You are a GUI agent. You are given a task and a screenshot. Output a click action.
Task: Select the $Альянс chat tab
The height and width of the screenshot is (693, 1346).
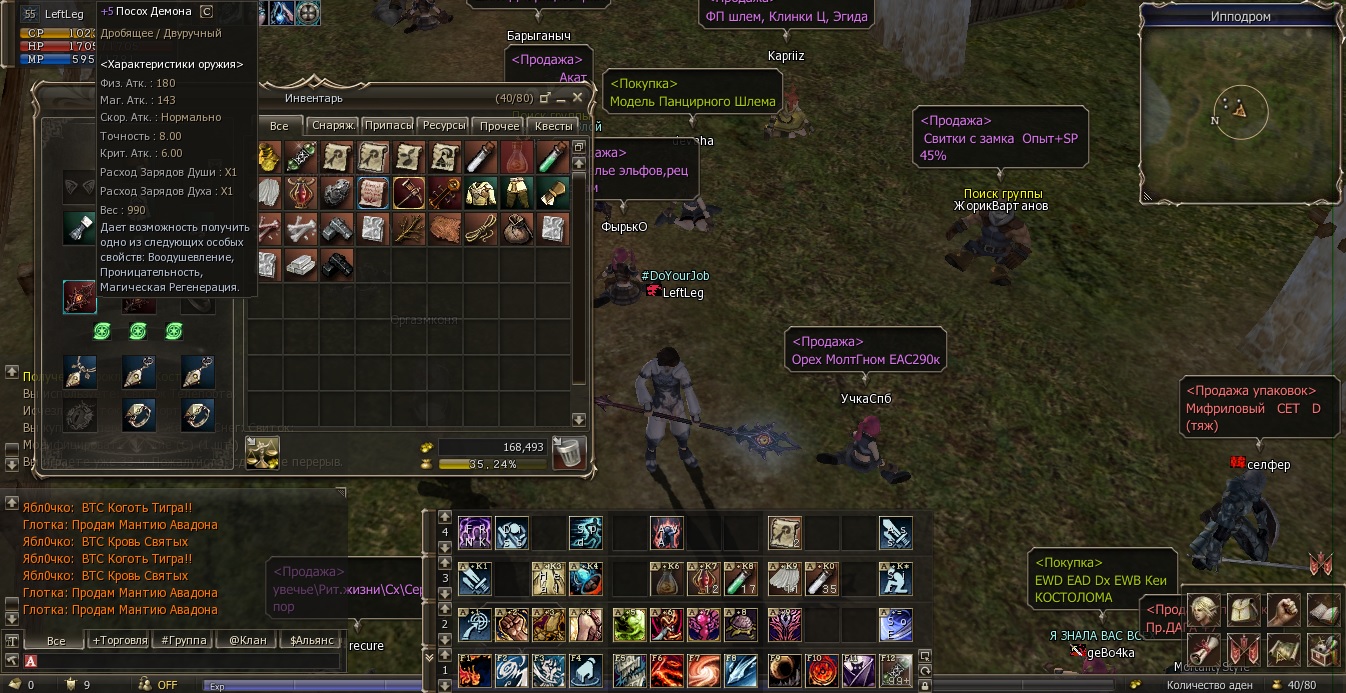point(309,640)
